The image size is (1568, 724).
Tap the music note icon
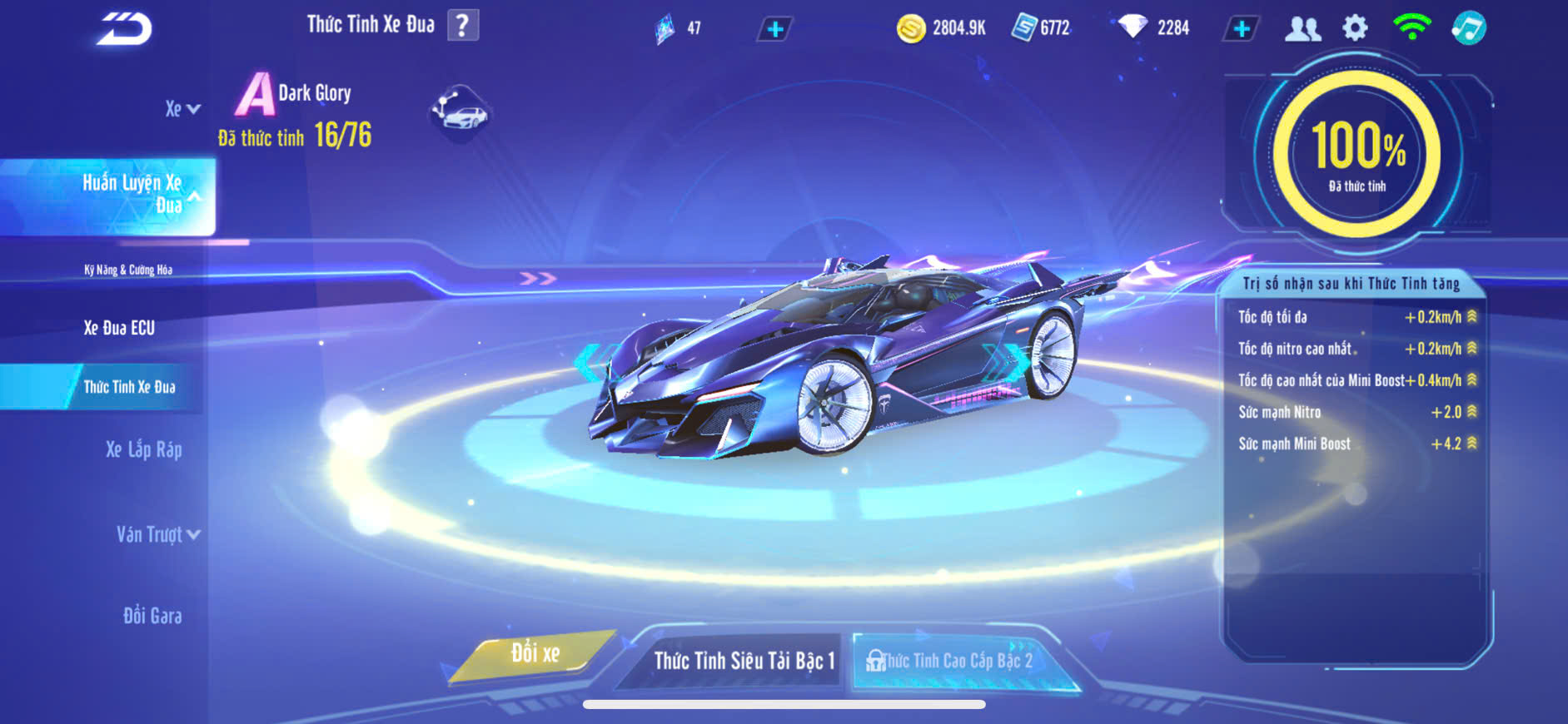(1469, 28)
